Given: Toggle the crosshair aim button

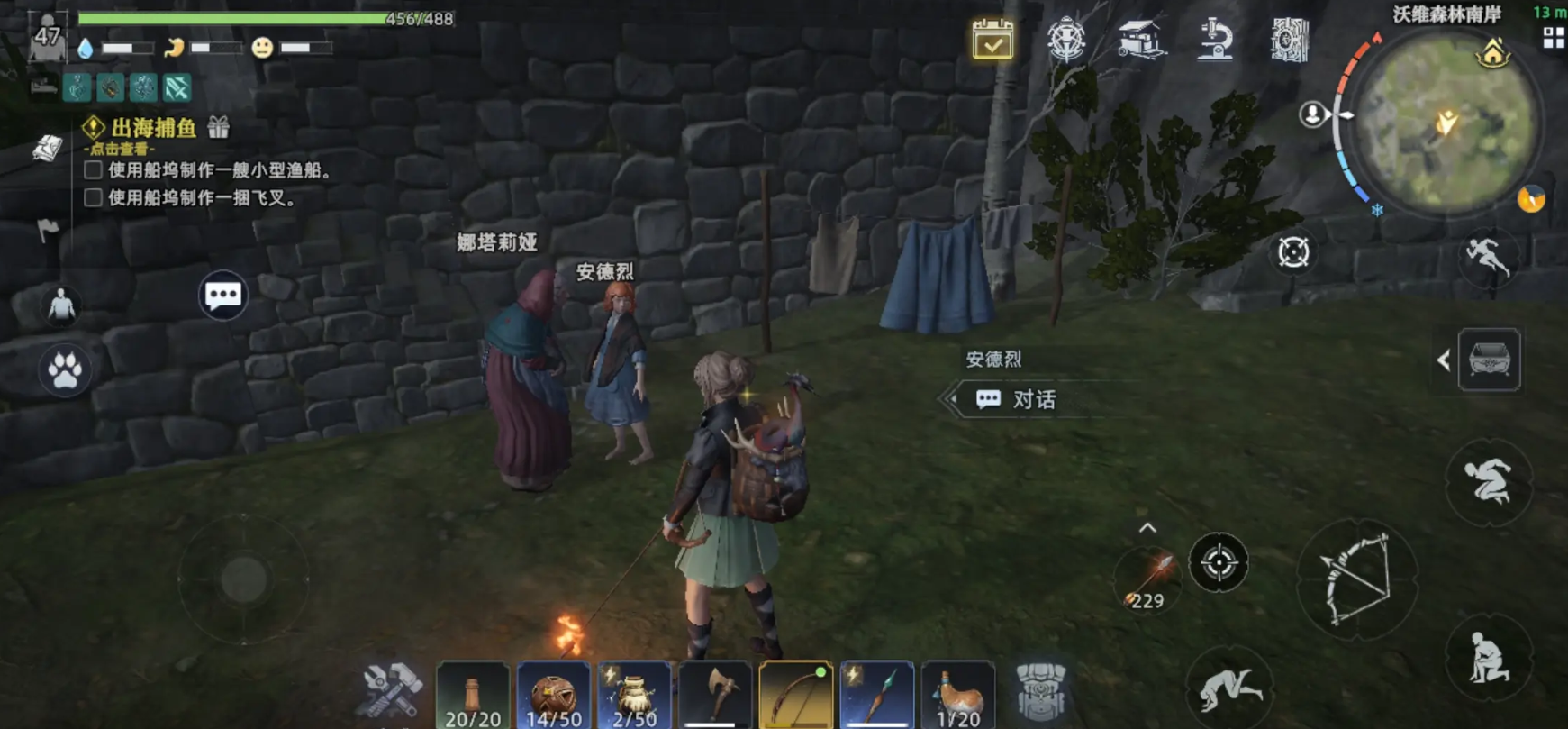Looking at the screenshot, I should click(1219, 562).
